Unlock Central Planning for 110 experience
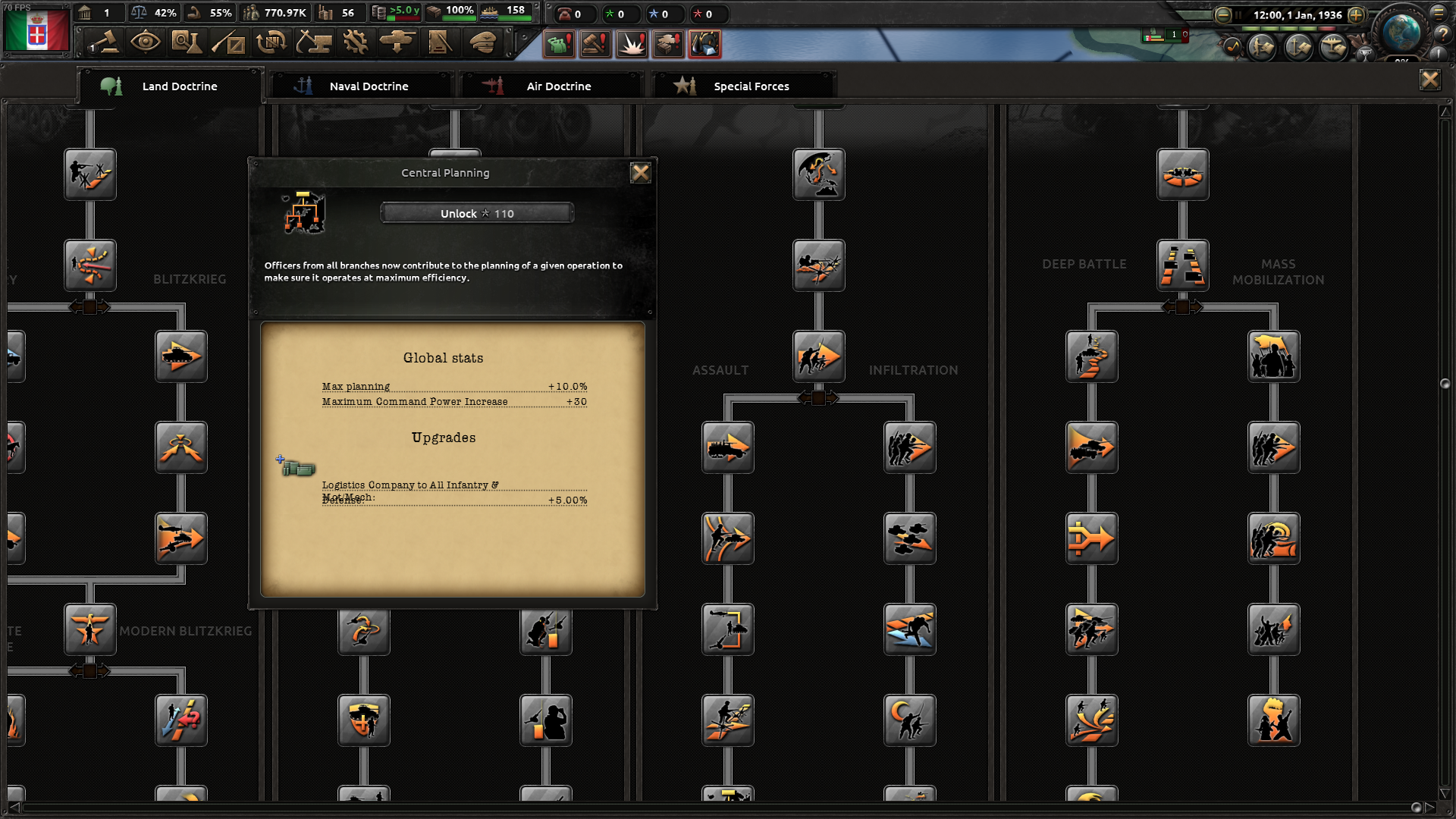The width and height of the screenshot is (1456, 819). coord(476,213)
